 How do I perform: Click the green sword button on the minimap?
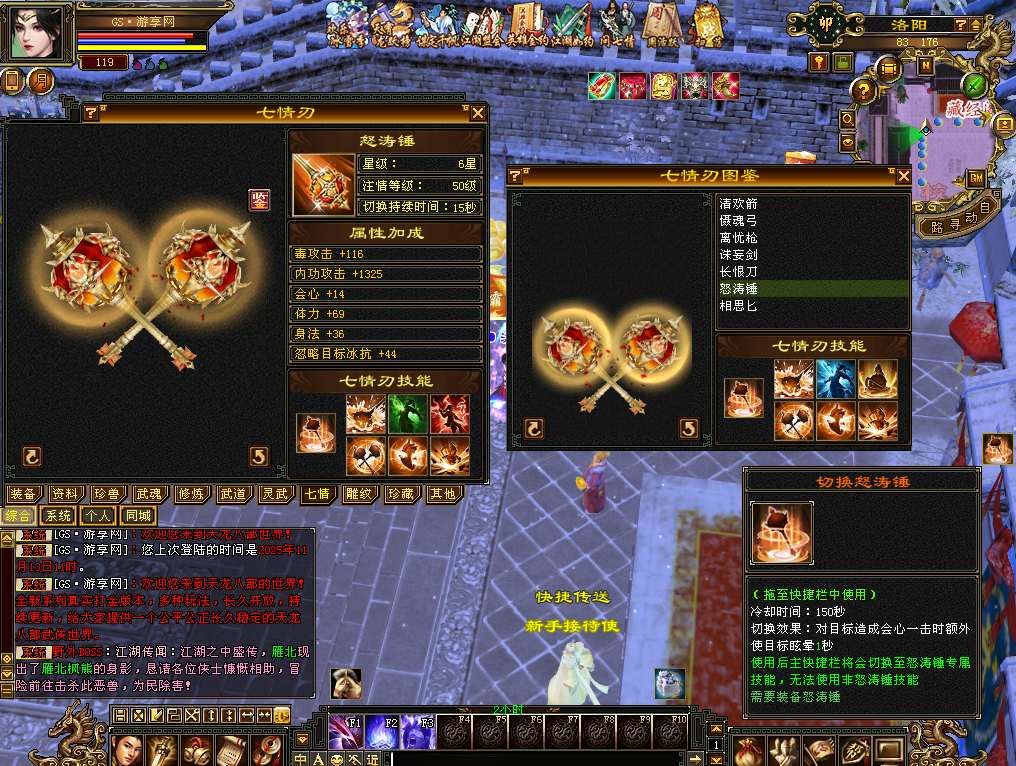975,85
